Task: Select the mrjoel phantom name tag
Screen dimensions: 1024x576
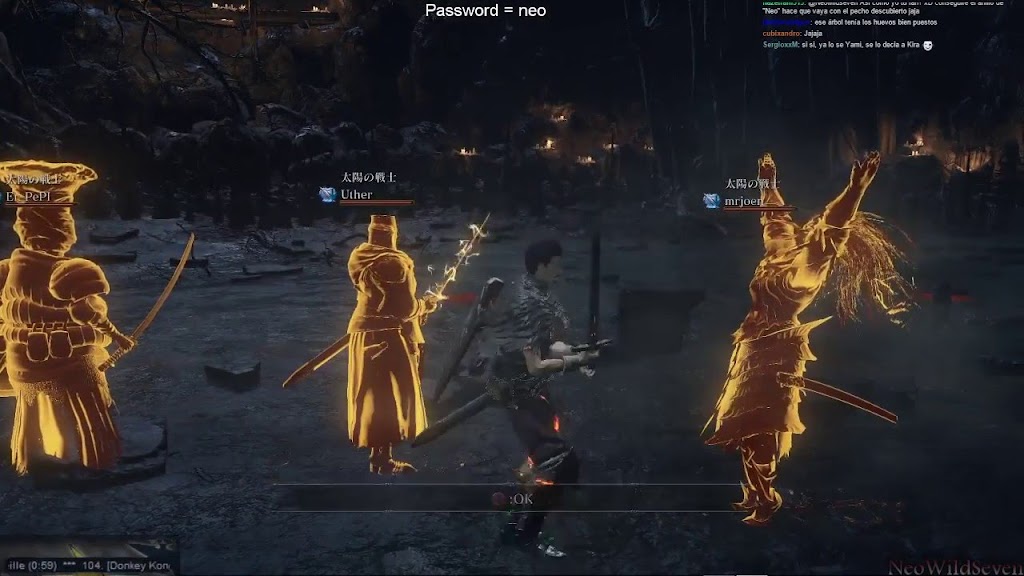Action: click(742, 201)
